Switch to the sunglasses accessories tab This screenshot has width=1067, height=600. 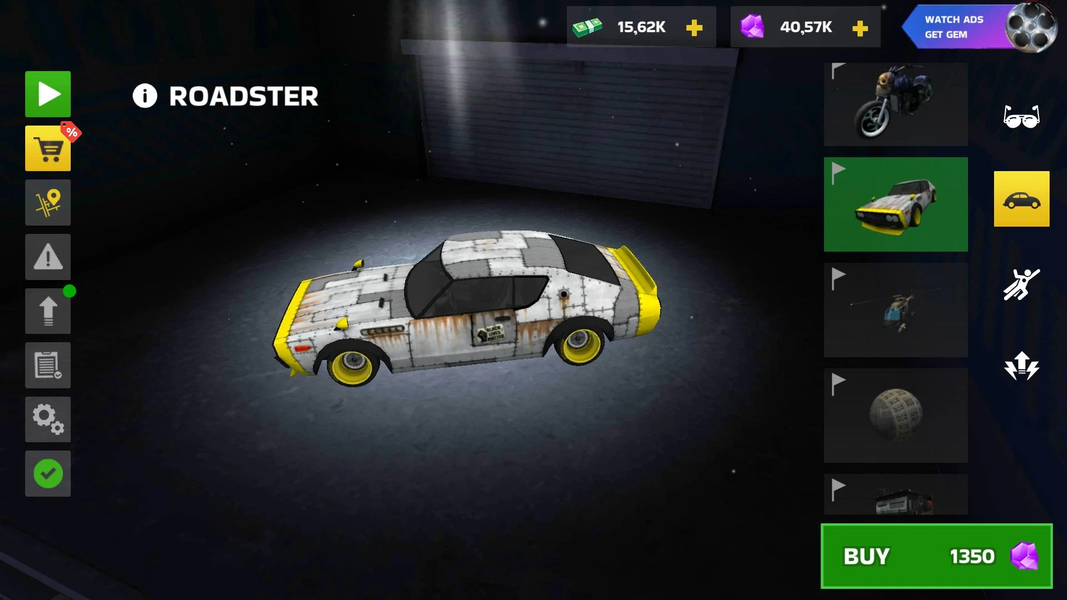tap(1021, 117)
